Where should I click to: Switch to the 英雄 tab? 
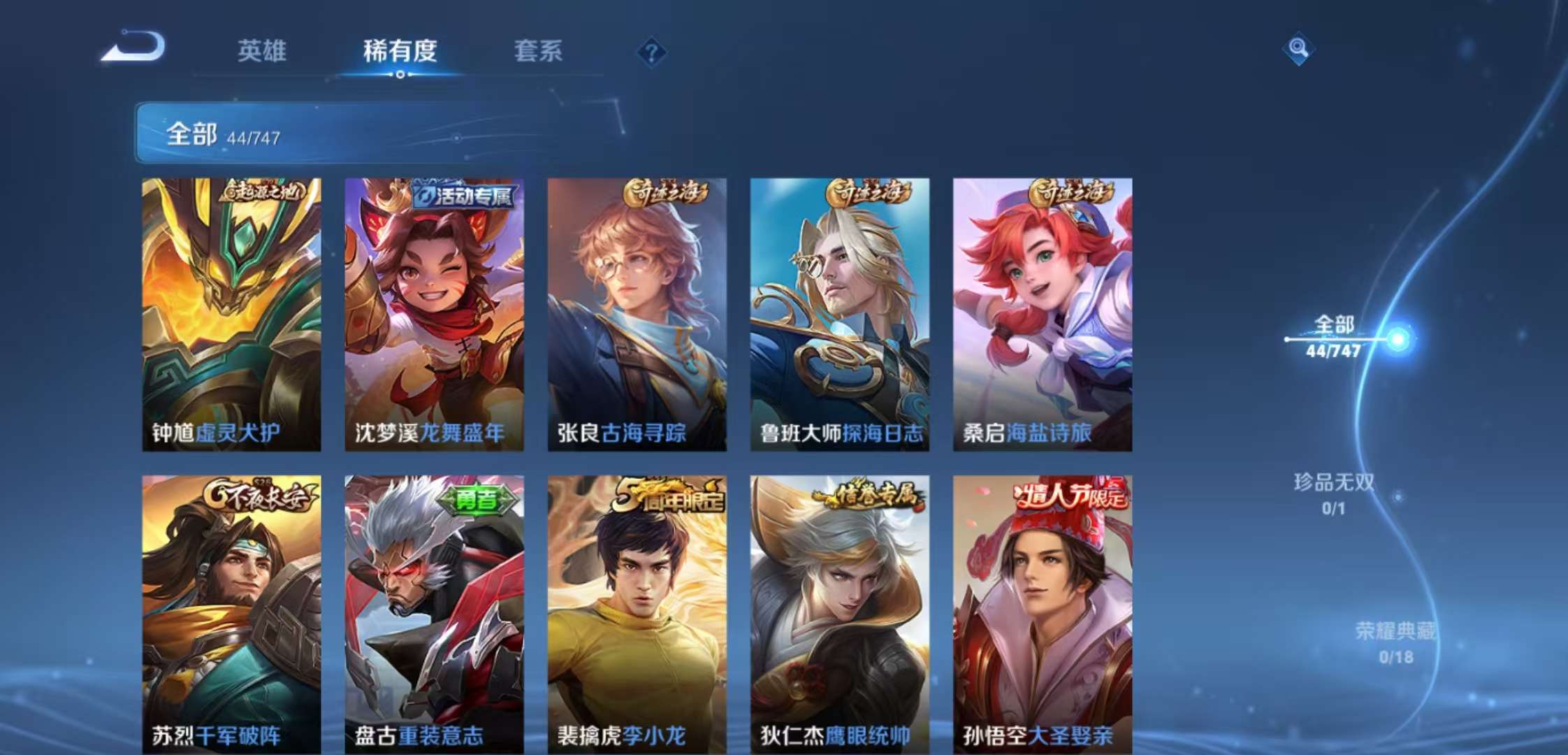click(x=263, y=50)
